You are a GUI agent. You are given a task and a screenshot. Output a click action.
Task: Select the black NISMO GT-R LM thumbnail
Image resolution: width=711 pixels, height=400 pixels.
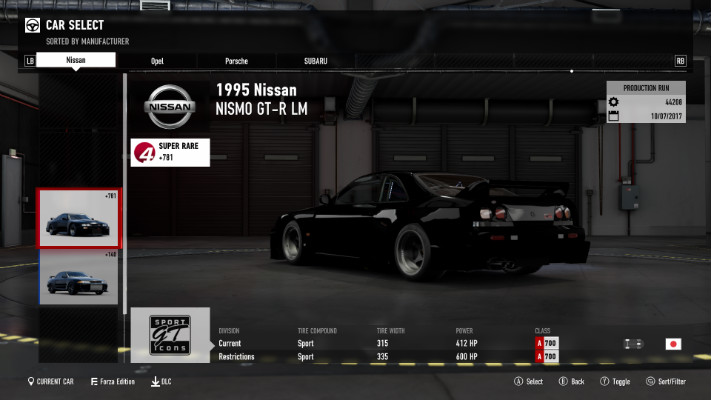point(80,218)
